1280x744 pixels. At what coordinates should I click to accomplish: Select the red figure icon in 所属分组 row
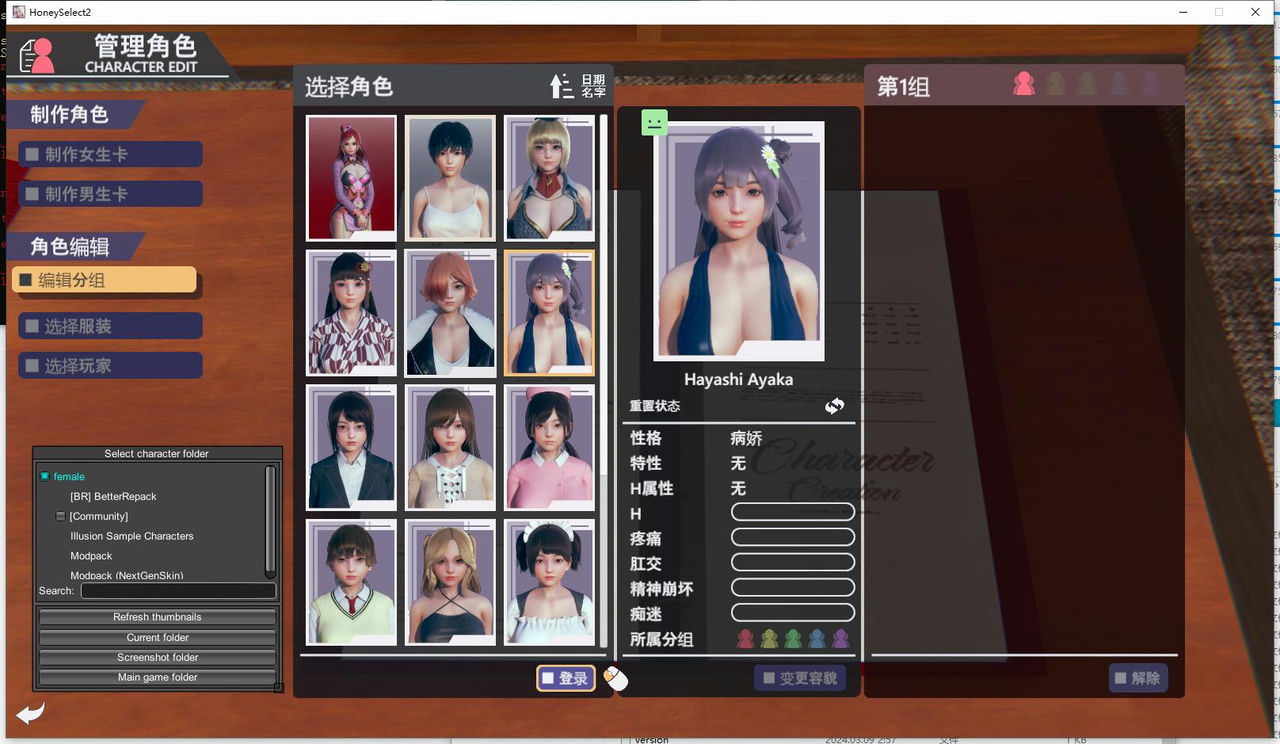745,637
